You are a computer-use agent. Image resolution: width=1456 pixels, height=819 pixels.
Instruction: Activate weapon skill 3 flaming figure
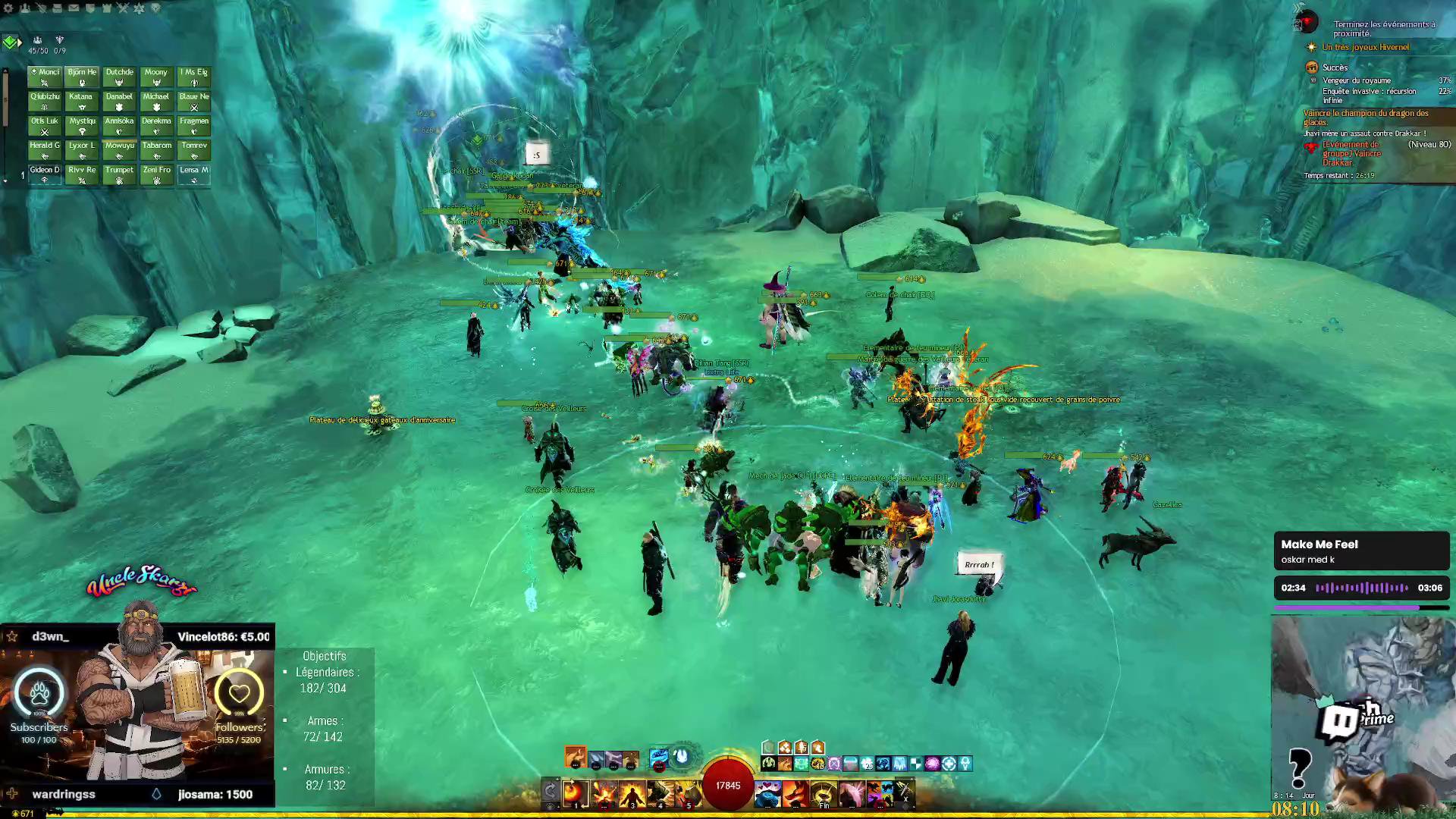coord(632,793)
